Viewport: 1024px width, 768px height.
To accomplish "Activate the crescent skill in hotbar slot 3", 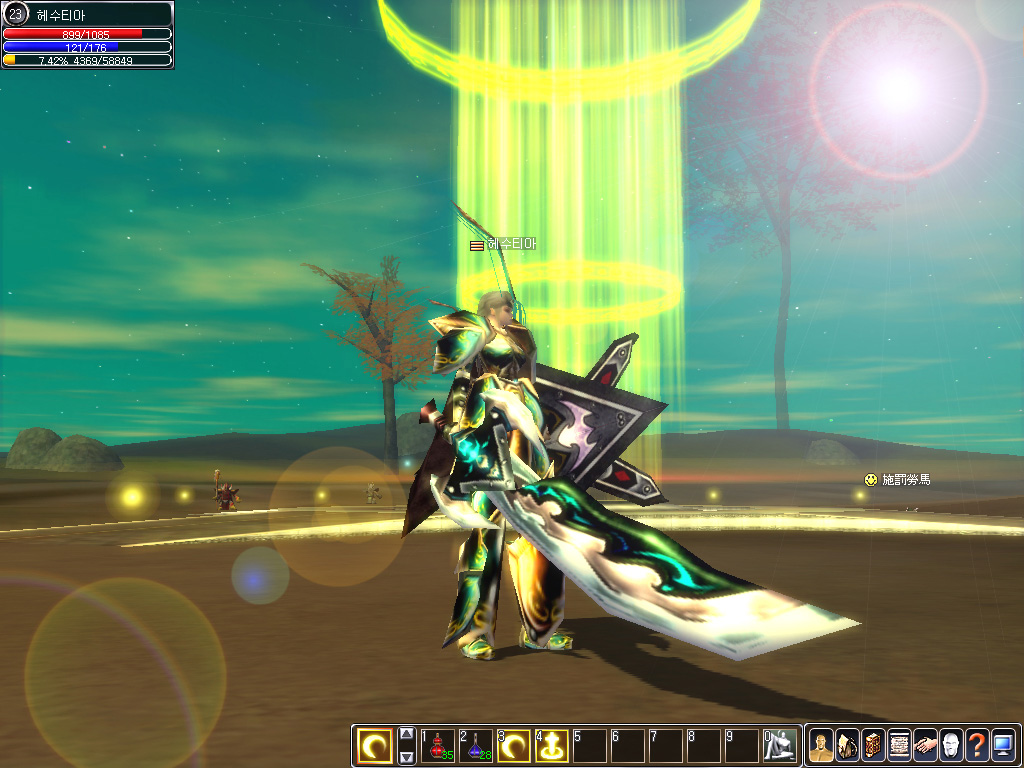I will [x=514, y=746].
